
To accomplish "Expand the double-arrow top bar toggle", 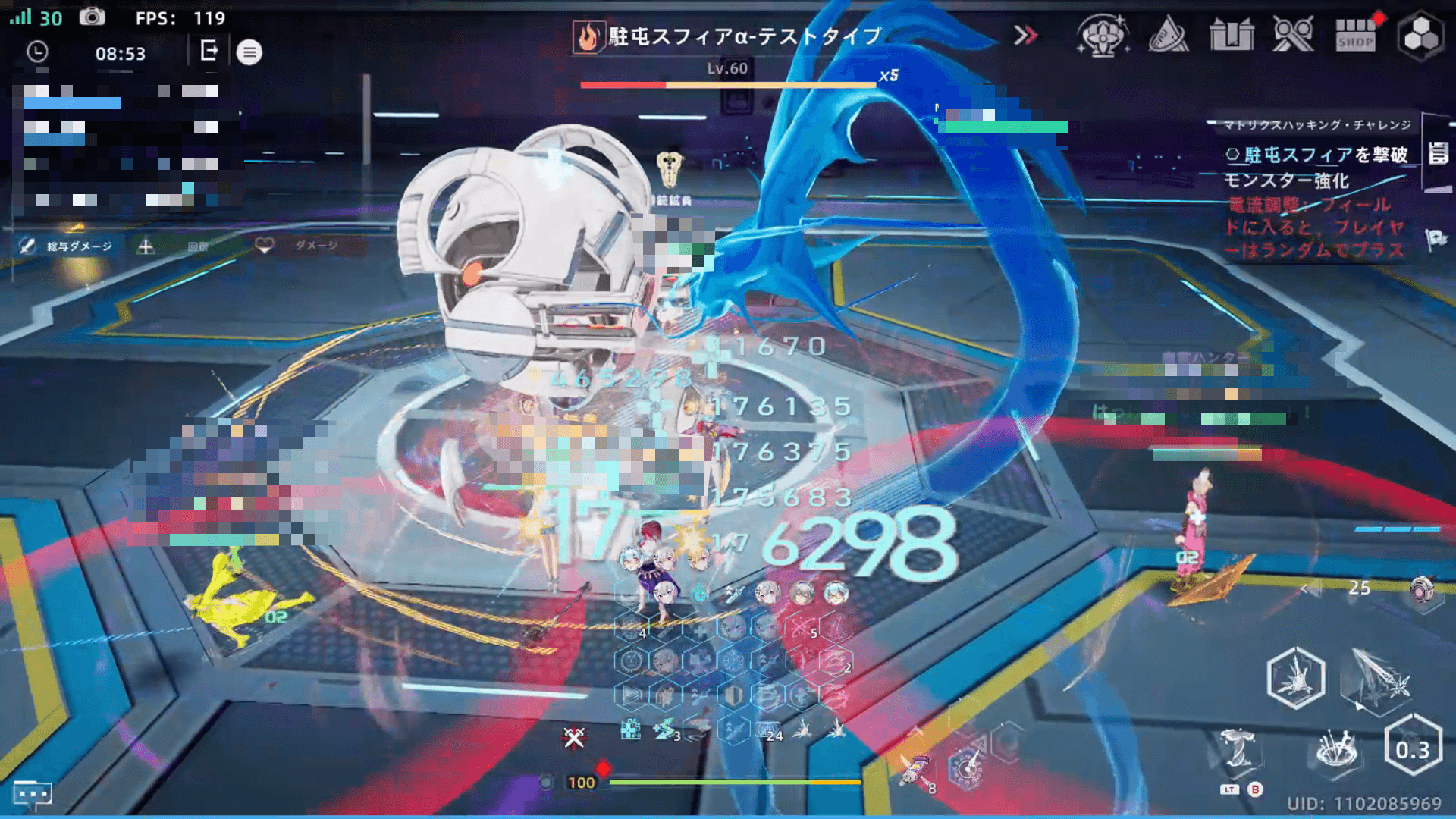I will [1025, 35].
